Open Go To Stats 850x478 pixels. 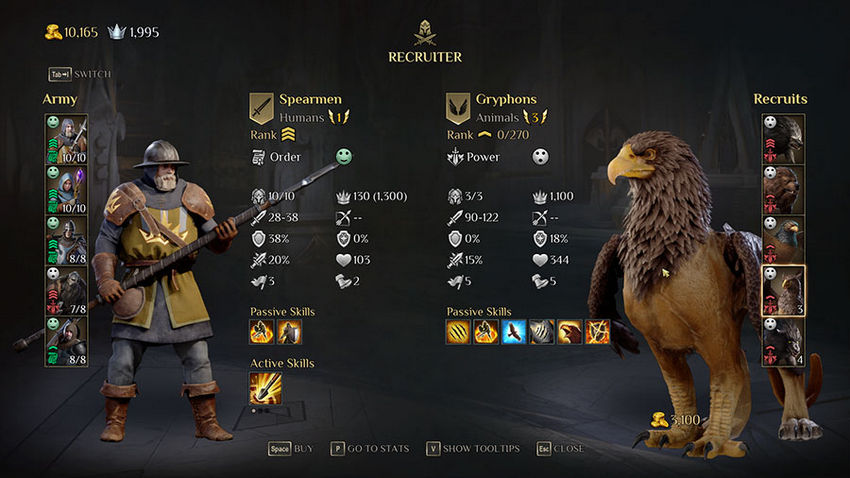[369, 449]
